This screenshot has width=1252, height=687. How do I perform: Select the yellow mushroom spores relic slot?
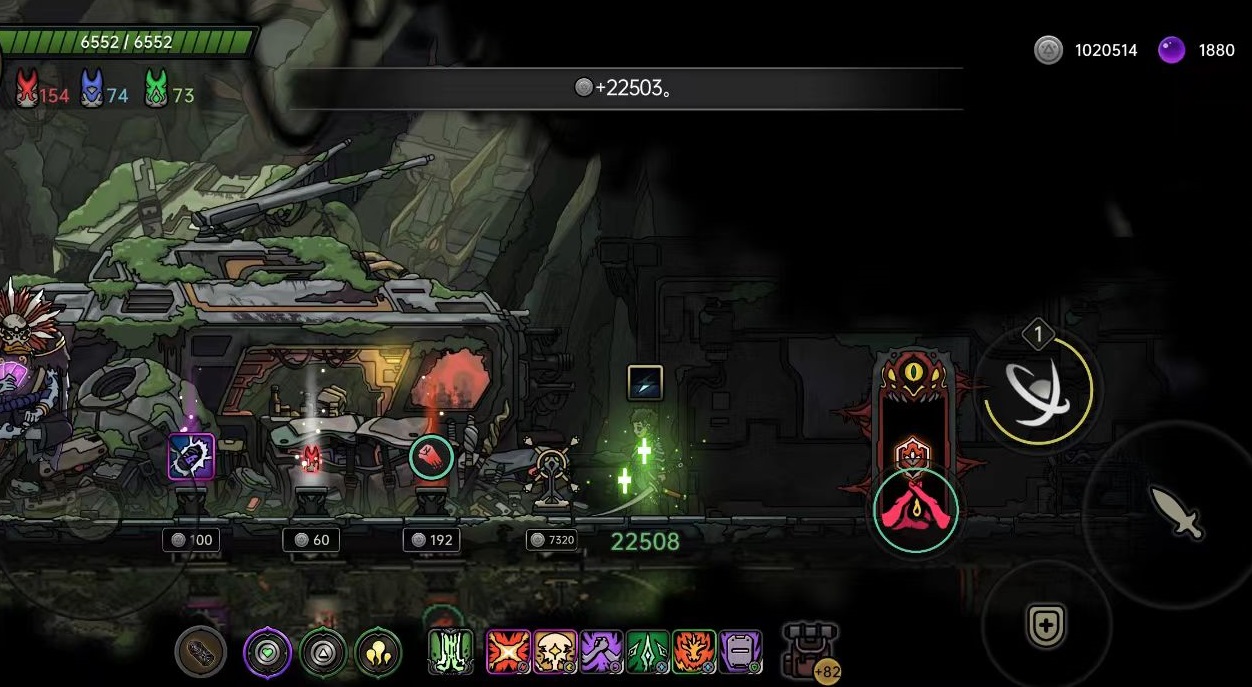[378, 653]
